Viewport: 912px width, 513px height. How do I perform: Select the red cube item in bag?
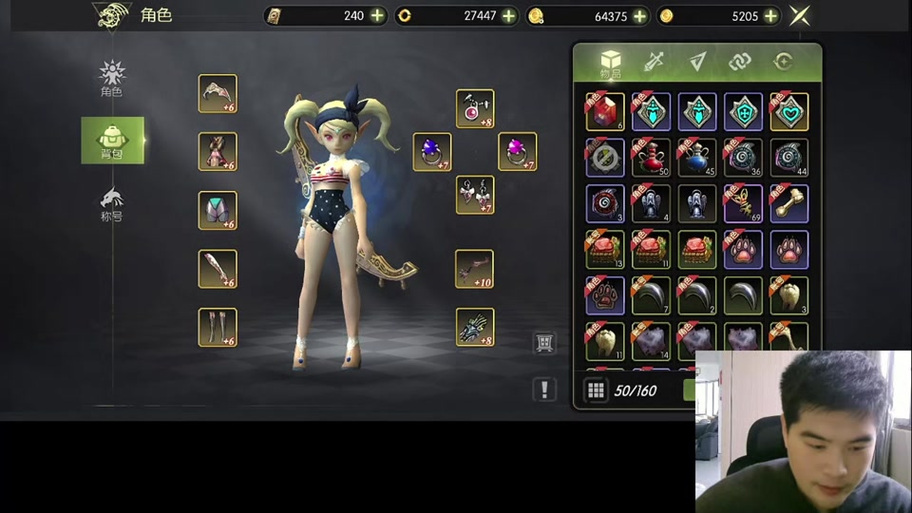pos(605,112)
